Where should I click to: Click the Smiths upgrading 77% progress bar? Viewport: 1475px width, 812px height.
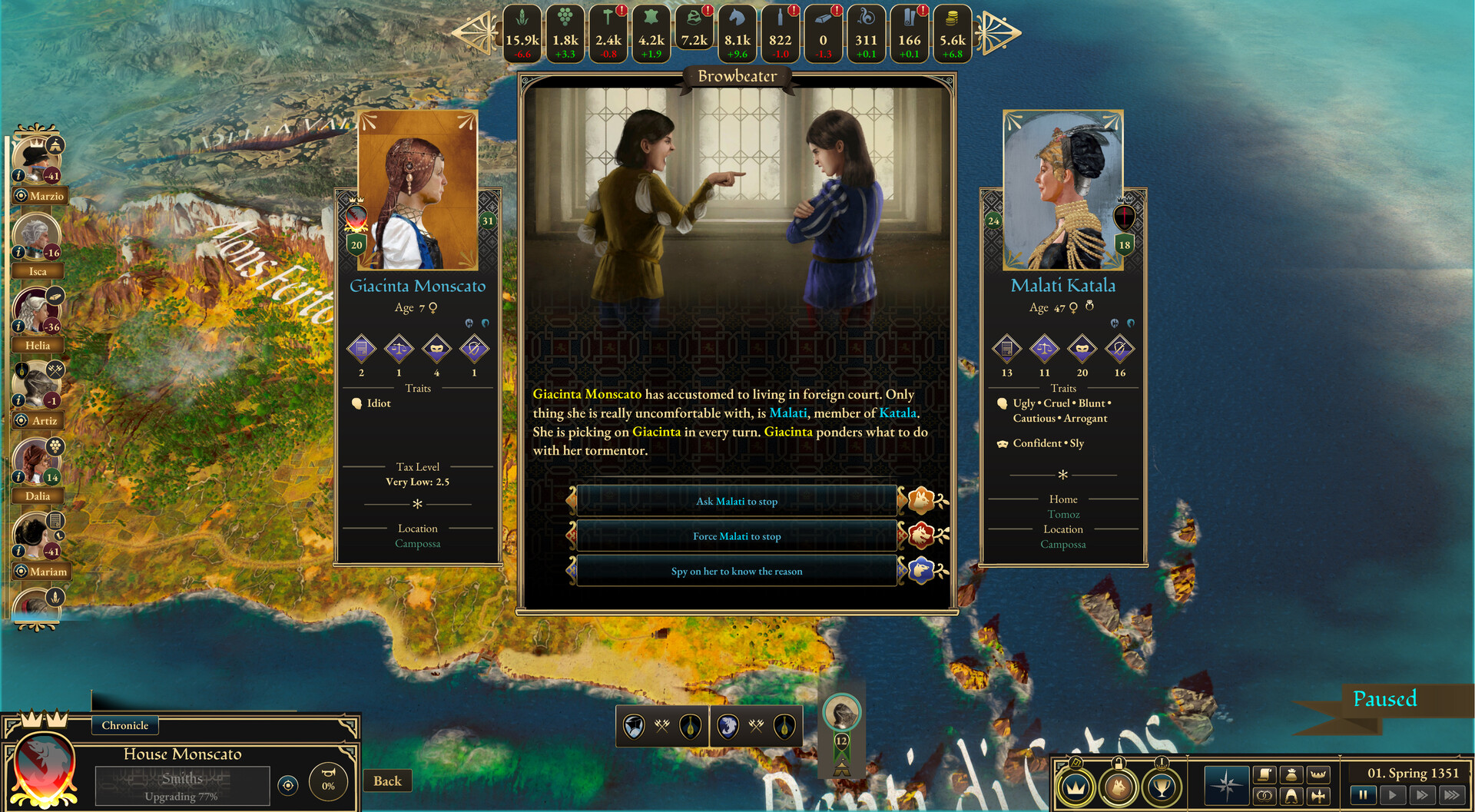tap(181, 785)
